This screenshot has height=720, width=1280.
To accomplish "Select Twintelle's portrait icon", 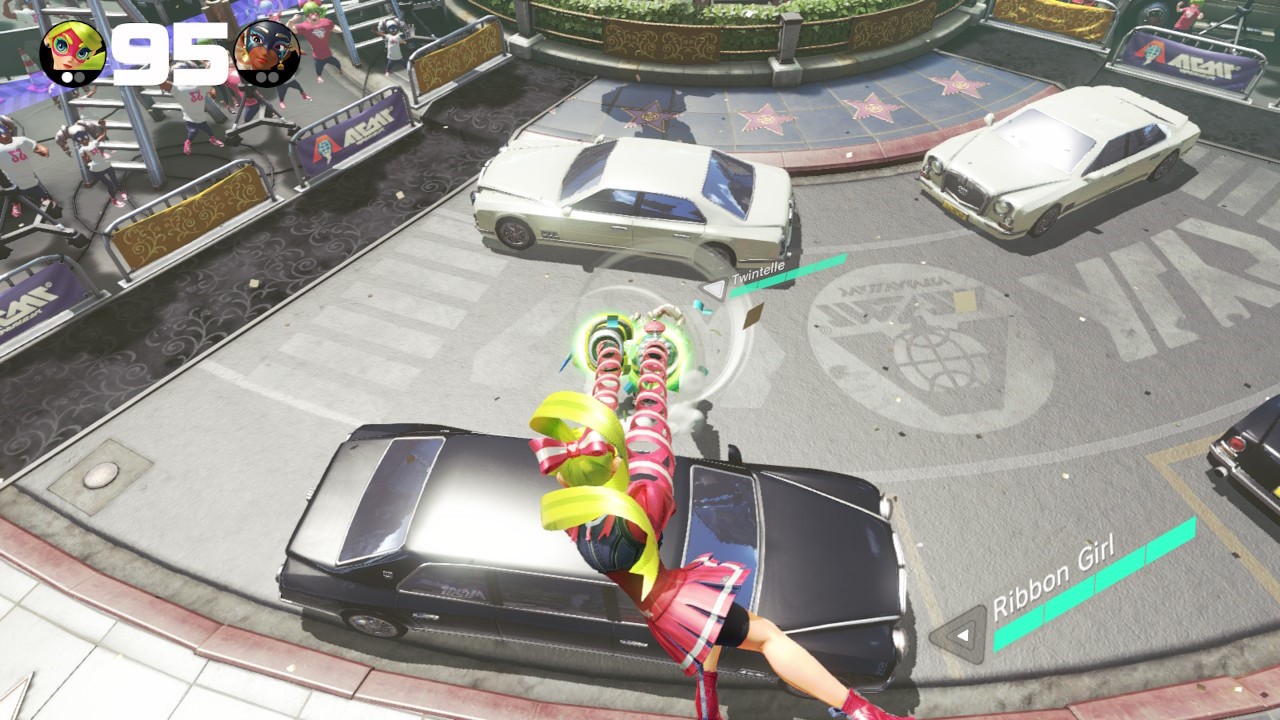I will [266, 53].
